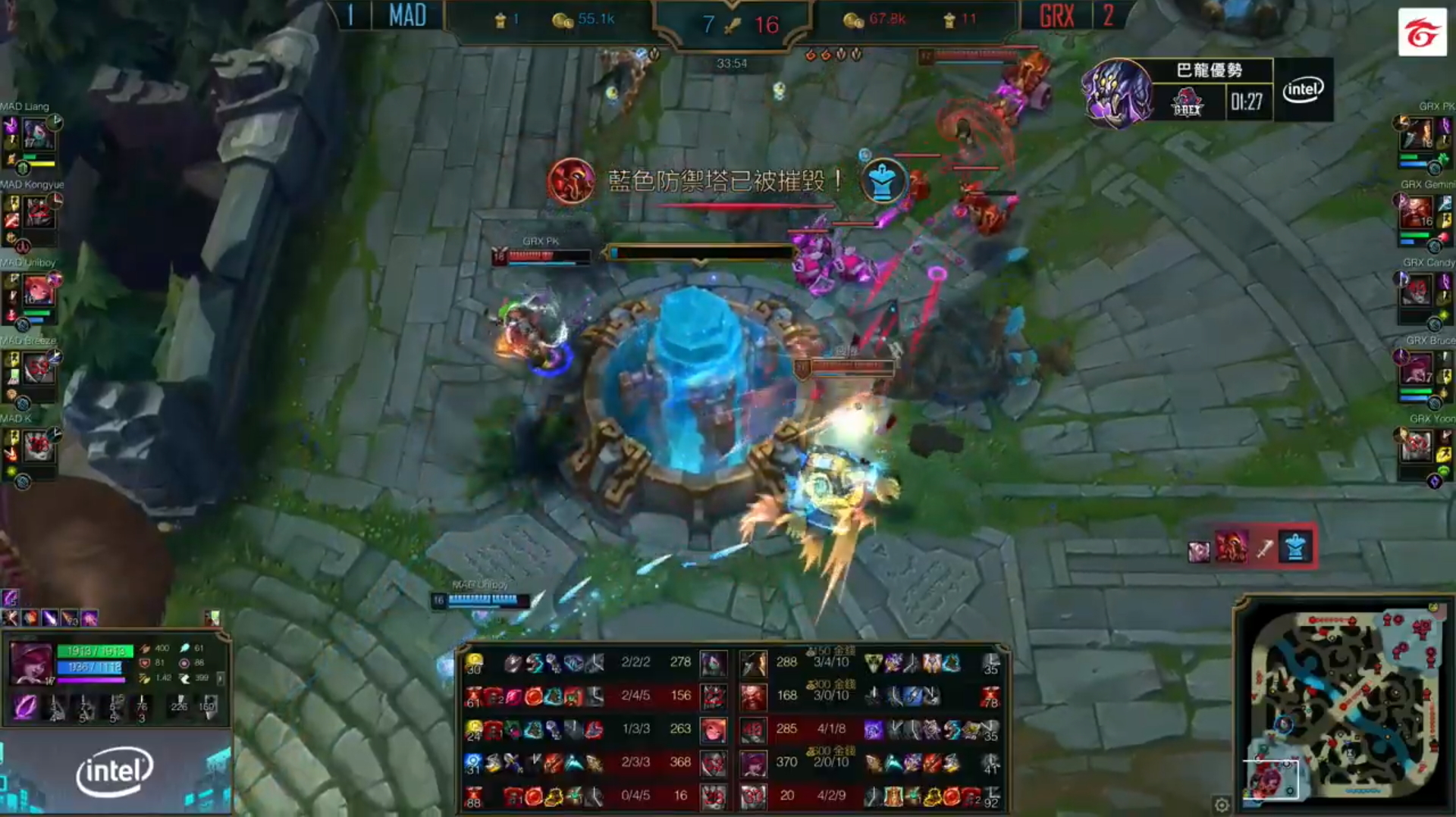Expand Xayah's detailed stats with the side arrow
Screen dimensions: 1456x817
pos(221,678)
